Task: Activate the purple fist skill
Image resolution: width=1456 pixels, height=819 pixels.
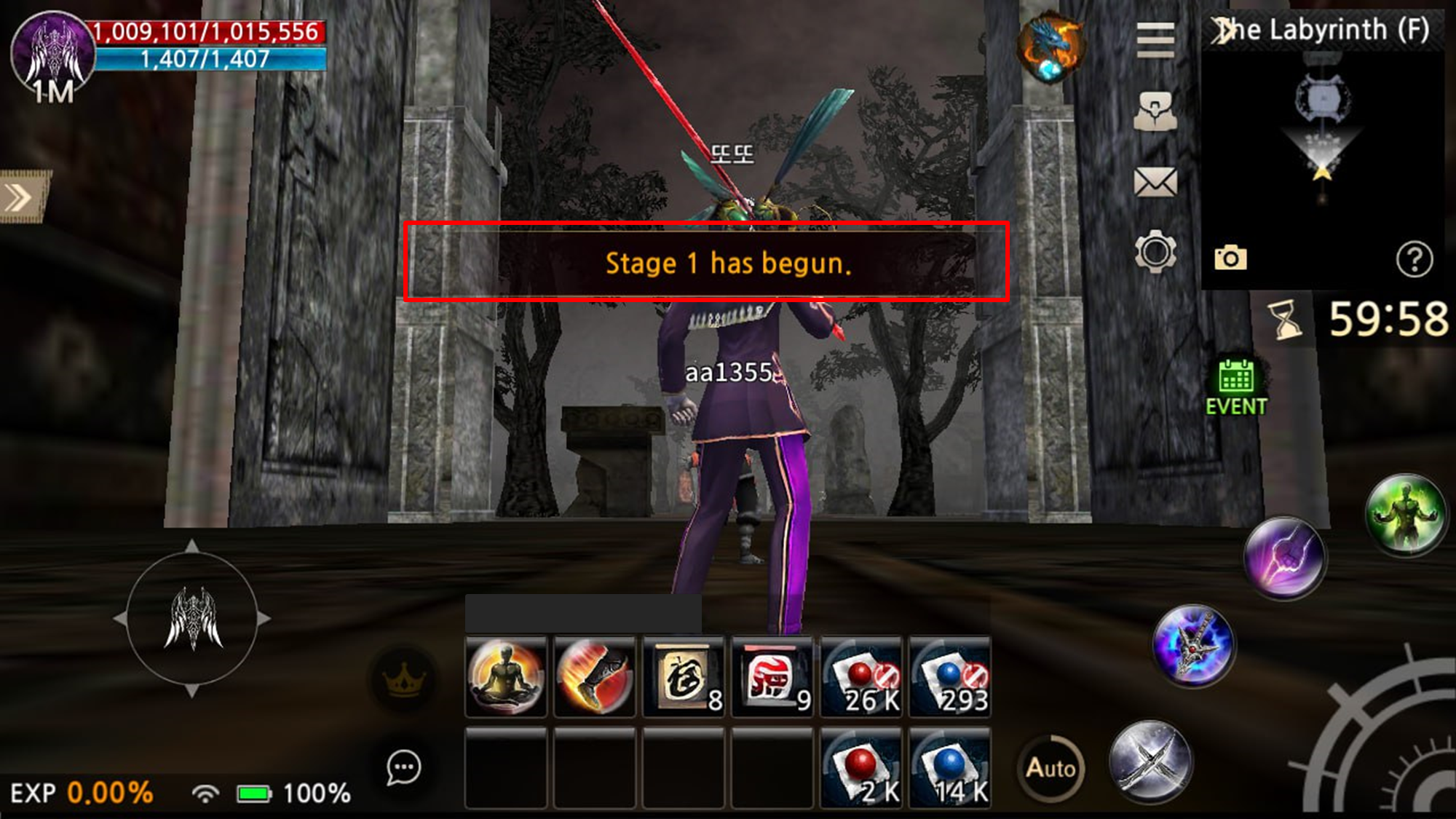Action: click(x=1285, y=559)
